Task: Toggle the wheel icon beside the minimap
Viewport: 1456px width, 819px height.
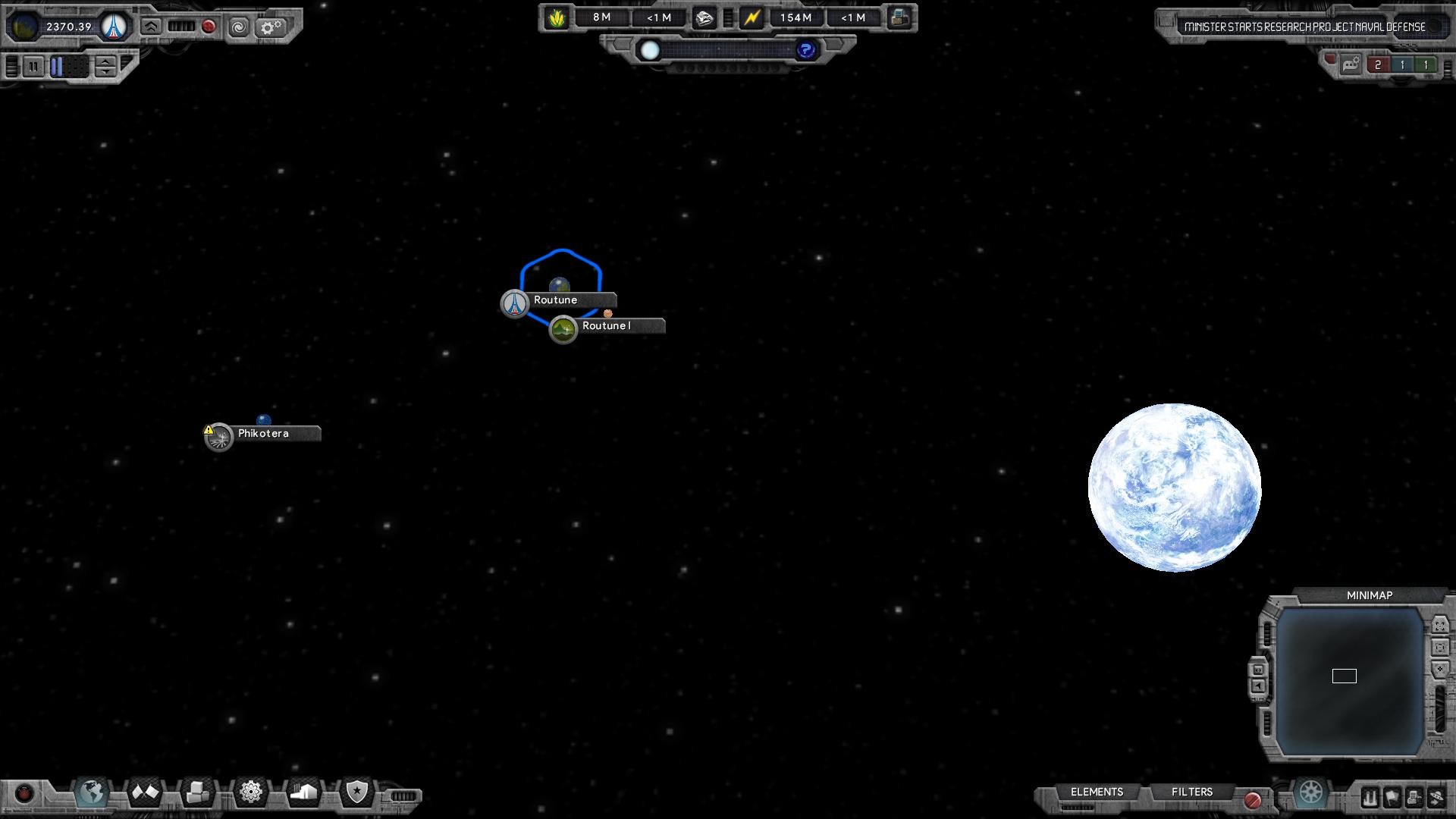Action: 1312,793
